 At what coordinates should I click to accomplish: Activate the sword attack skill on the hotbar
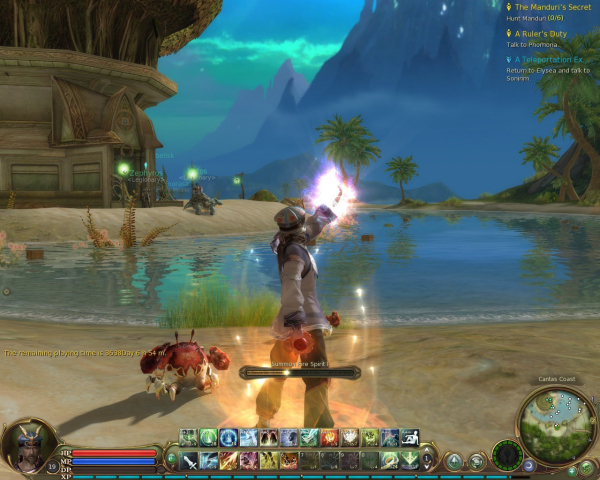[x=189, y=460]
